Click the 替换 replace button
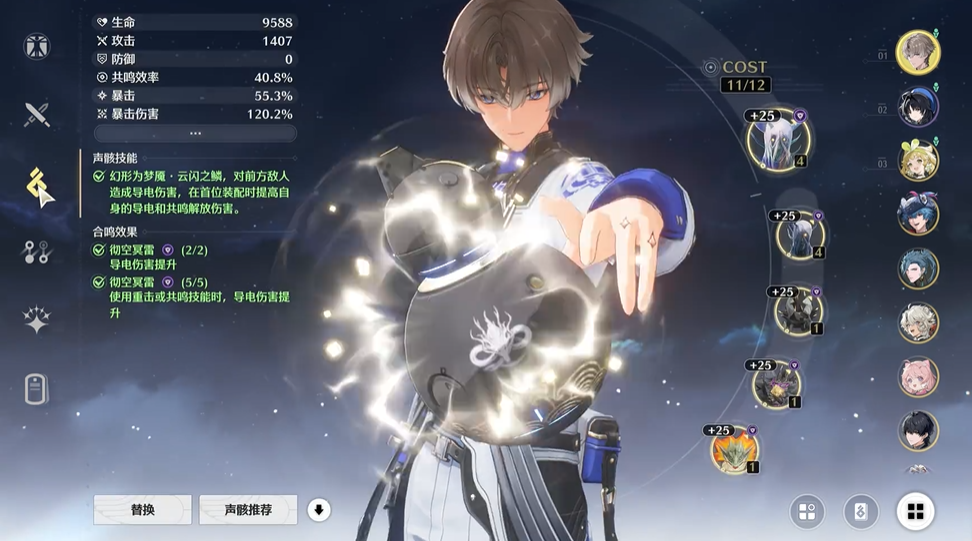 point(142,510)
